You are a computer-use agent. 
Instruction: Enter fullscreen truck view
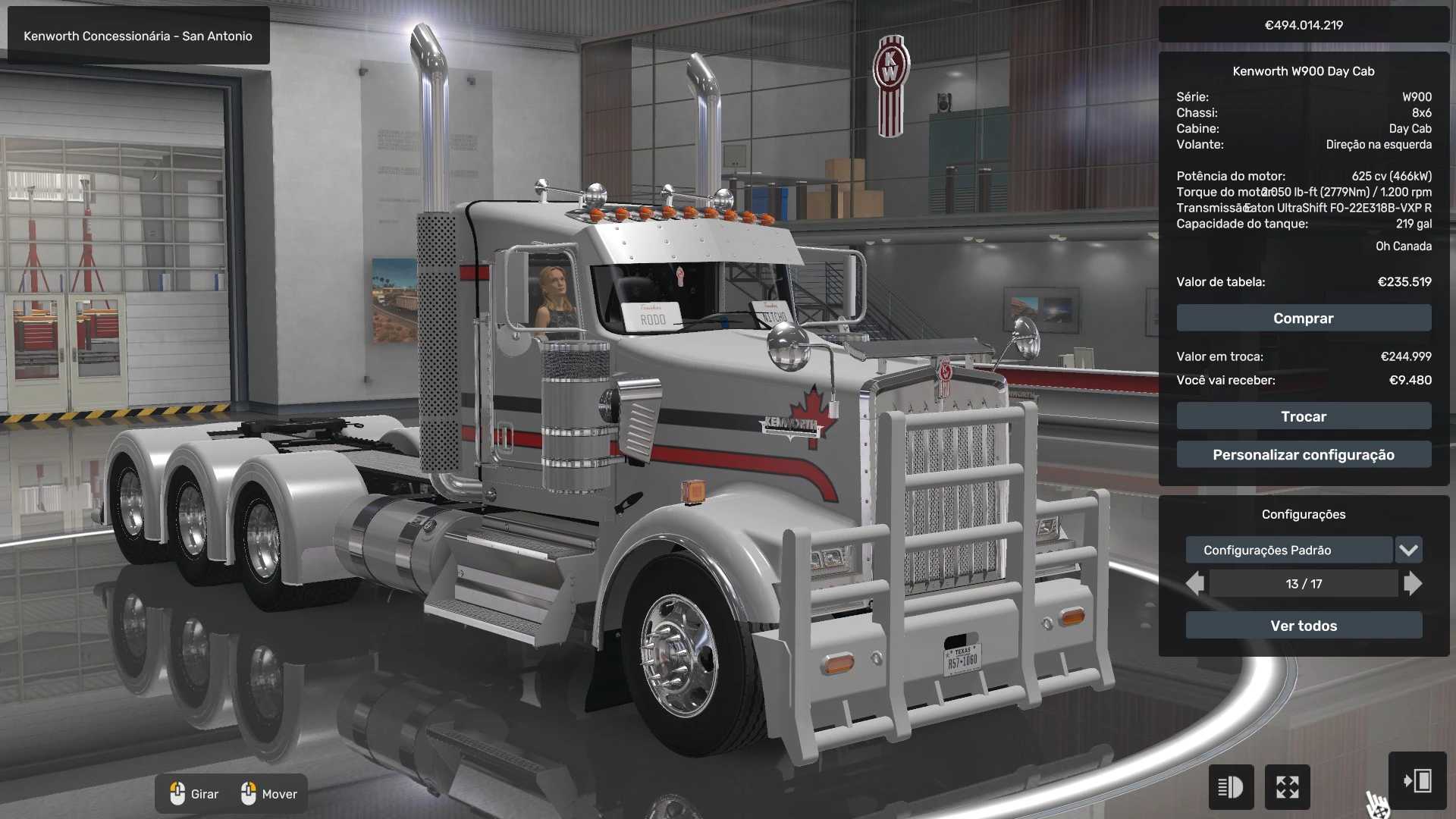(x=1287, y=787)
